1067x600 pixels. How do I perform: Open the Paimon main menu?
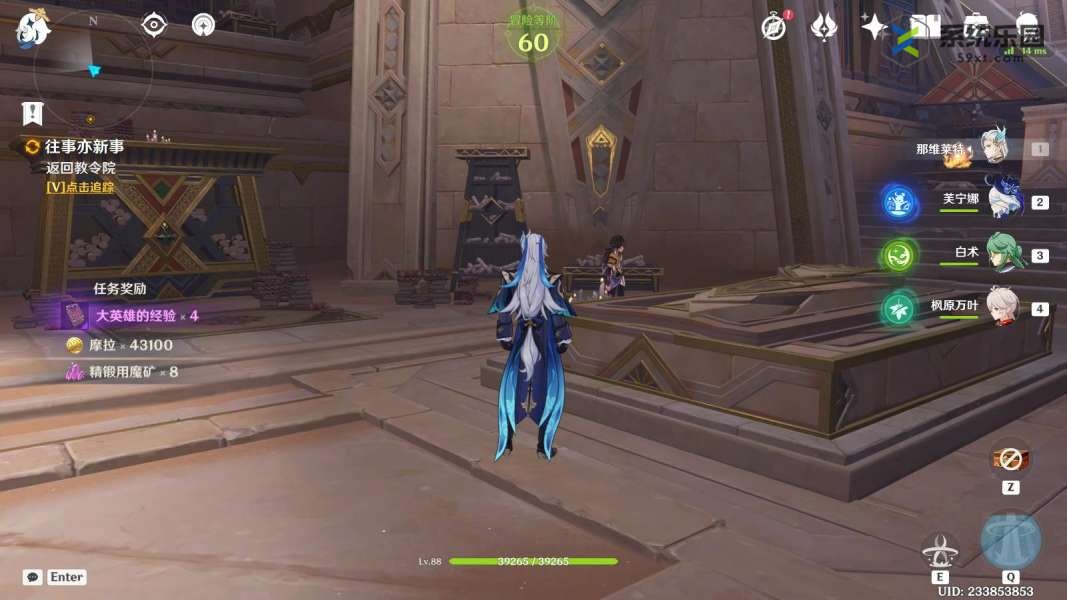[32, 30]
